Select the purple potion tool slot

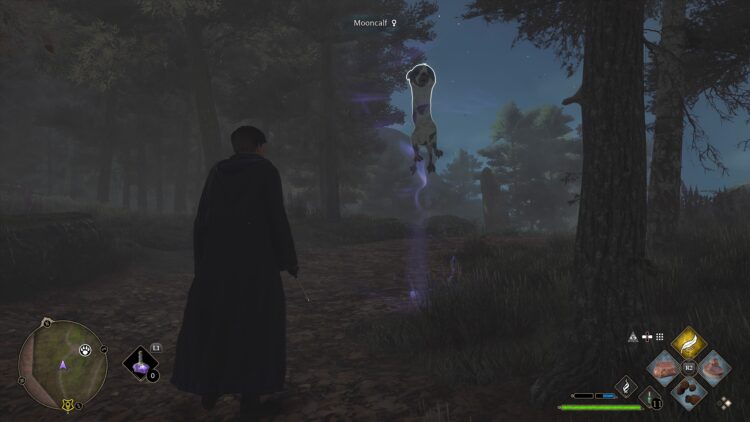point(141,366)
